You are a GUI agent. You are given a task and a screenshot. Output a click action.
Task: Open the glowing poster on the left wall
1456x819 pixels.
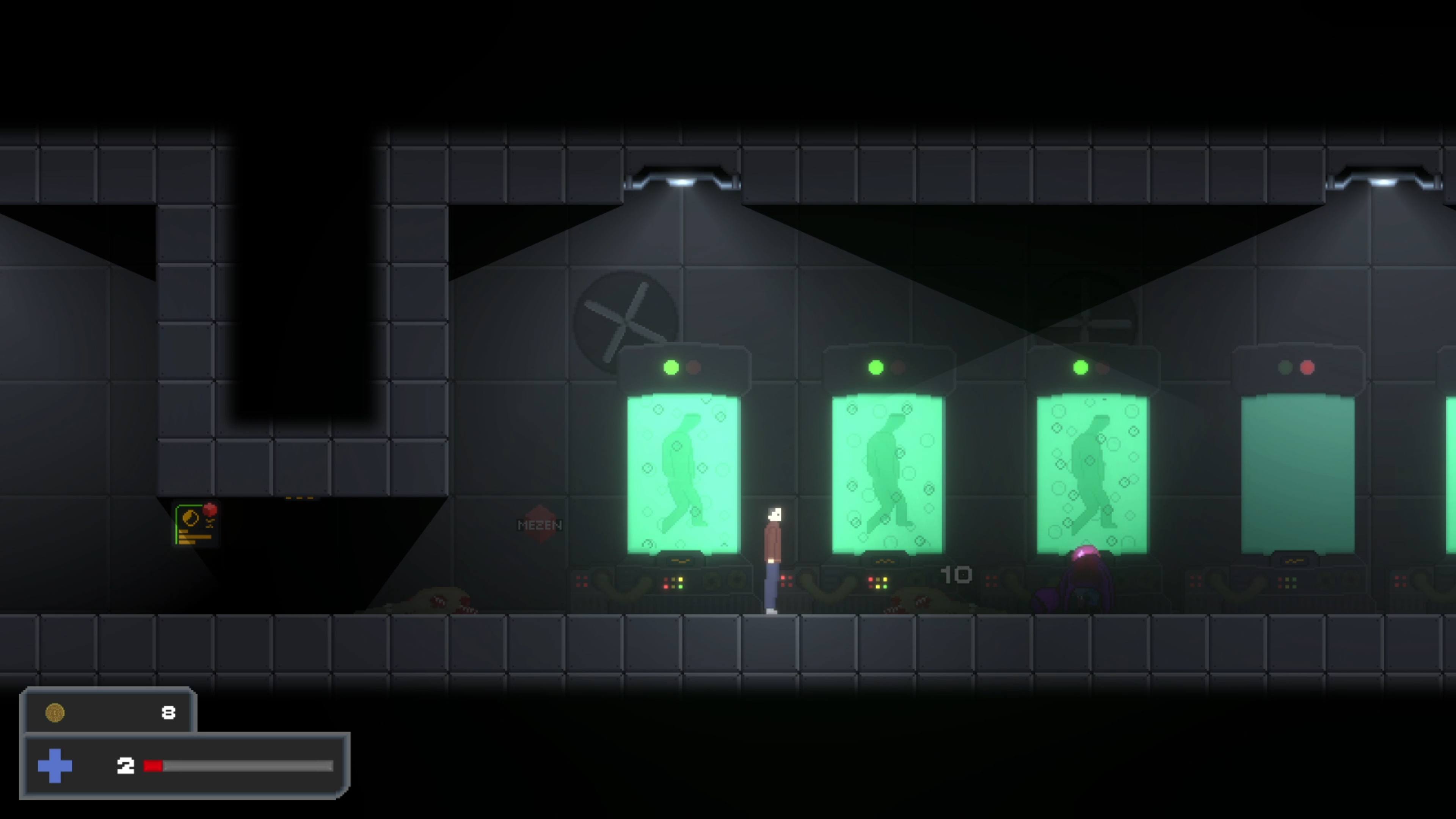[x=195, y=523]
